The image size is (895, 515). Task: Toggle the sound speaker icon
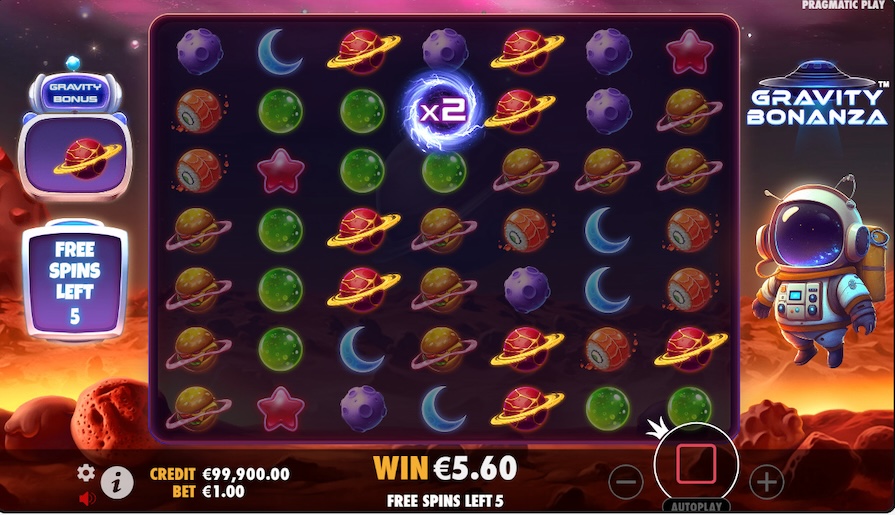click(86, 497)
